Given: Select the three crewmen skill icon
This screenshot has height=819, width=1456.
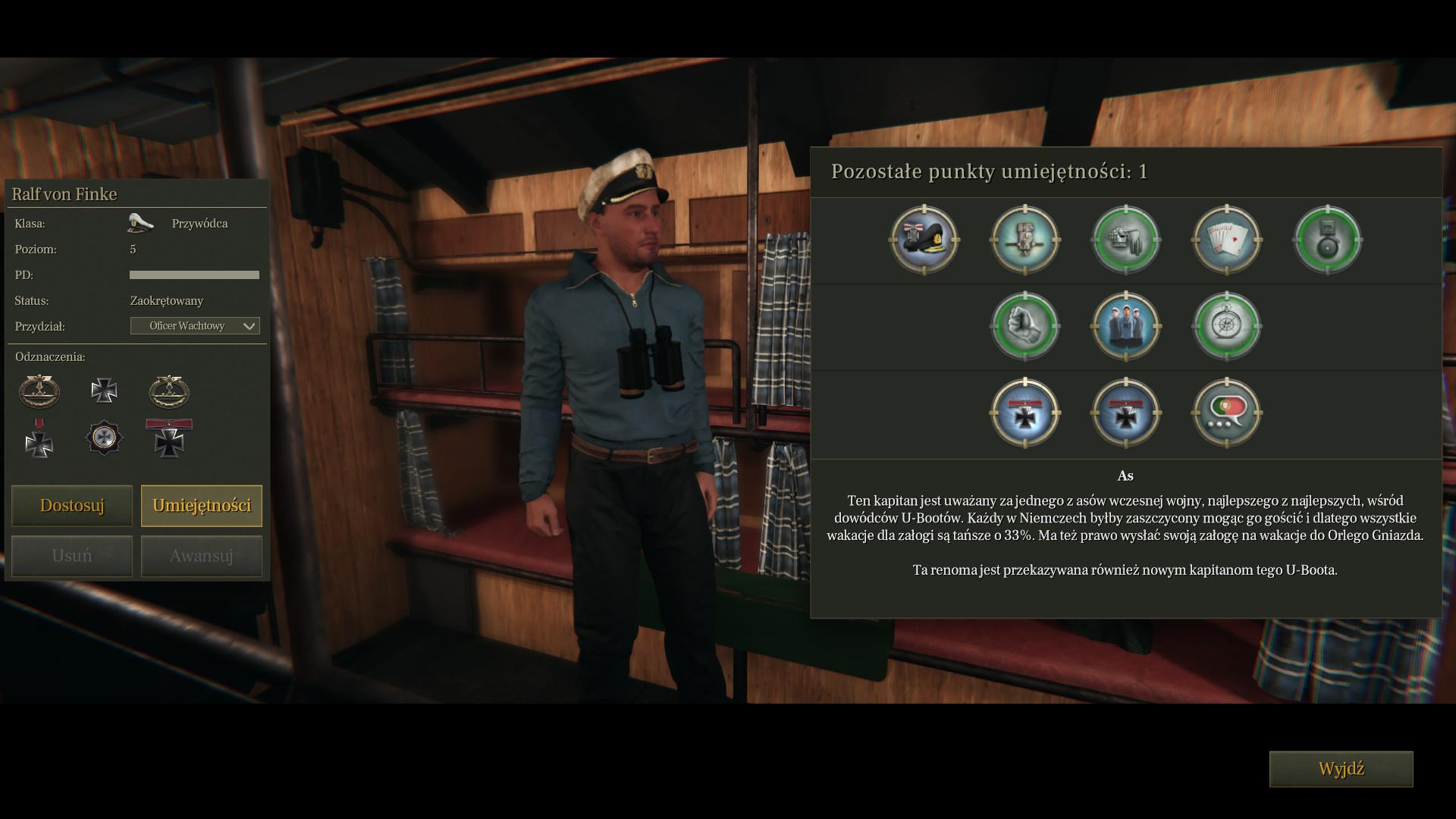Looking at the screenshot, I should (x=1126, y=326).
